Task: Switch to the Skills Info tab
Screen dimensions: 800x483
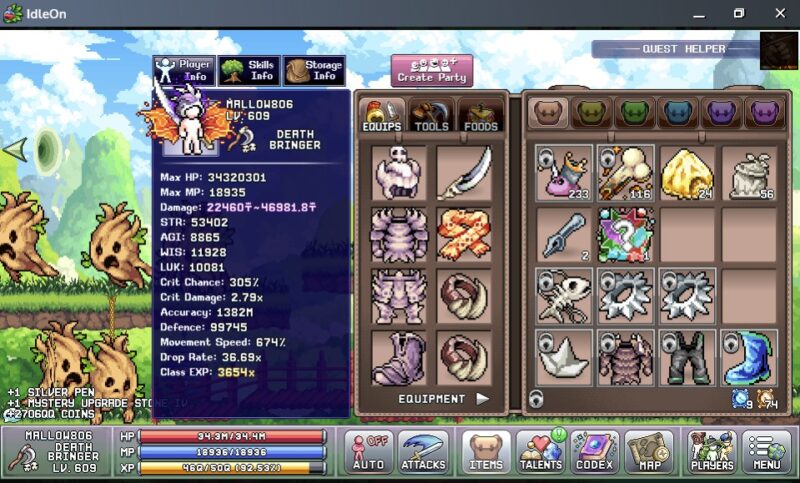Action: pyautogui.click(x=249, y=70)
